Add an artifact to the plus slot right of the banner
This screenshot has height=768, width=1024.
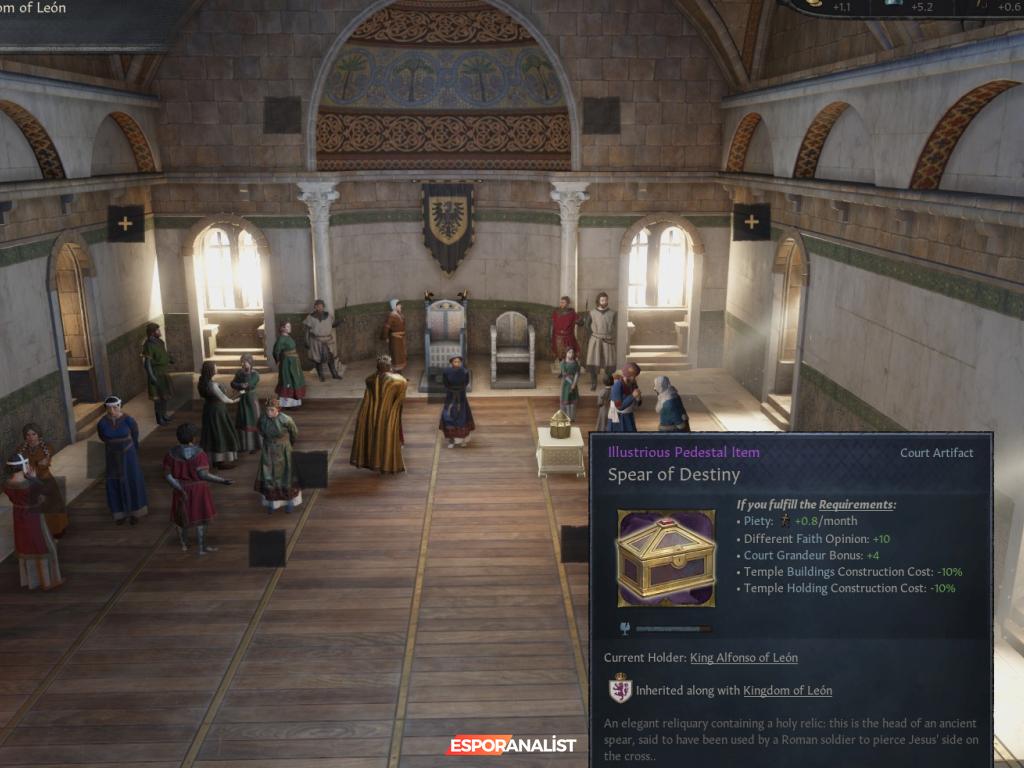[750, 222]
